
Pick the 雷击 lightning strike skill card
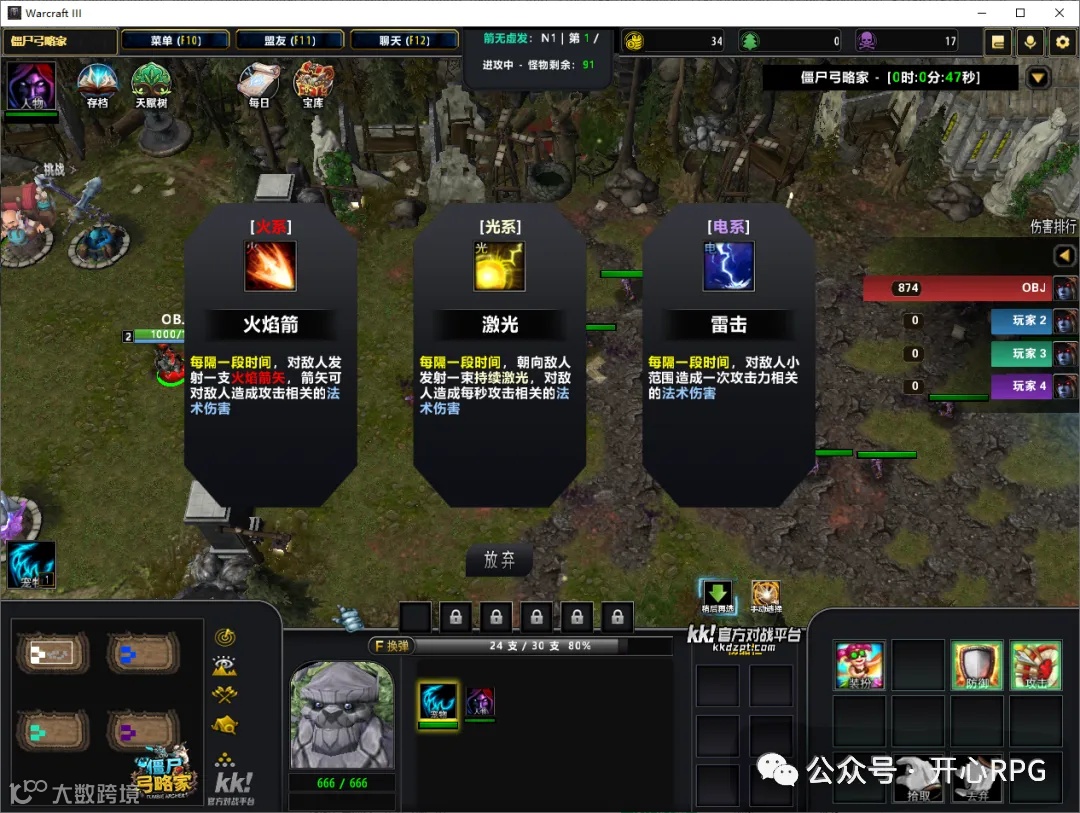[x=729, y=340]
